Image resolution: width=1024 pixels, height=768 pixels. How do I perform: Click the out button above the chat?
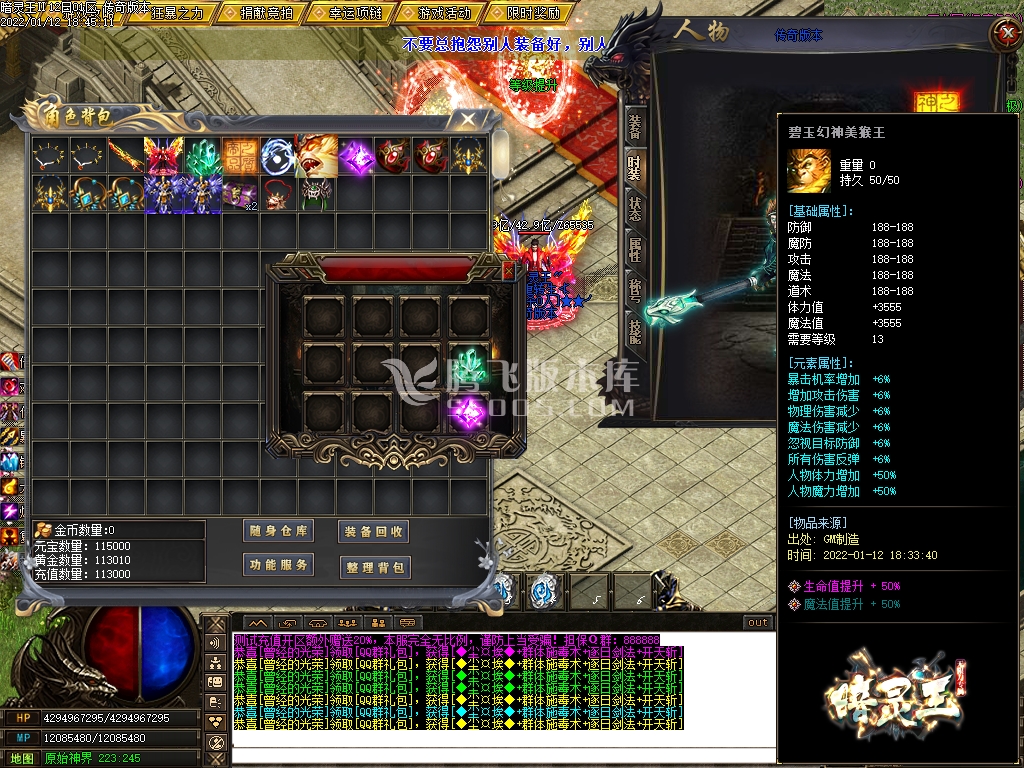coord(758,622)
